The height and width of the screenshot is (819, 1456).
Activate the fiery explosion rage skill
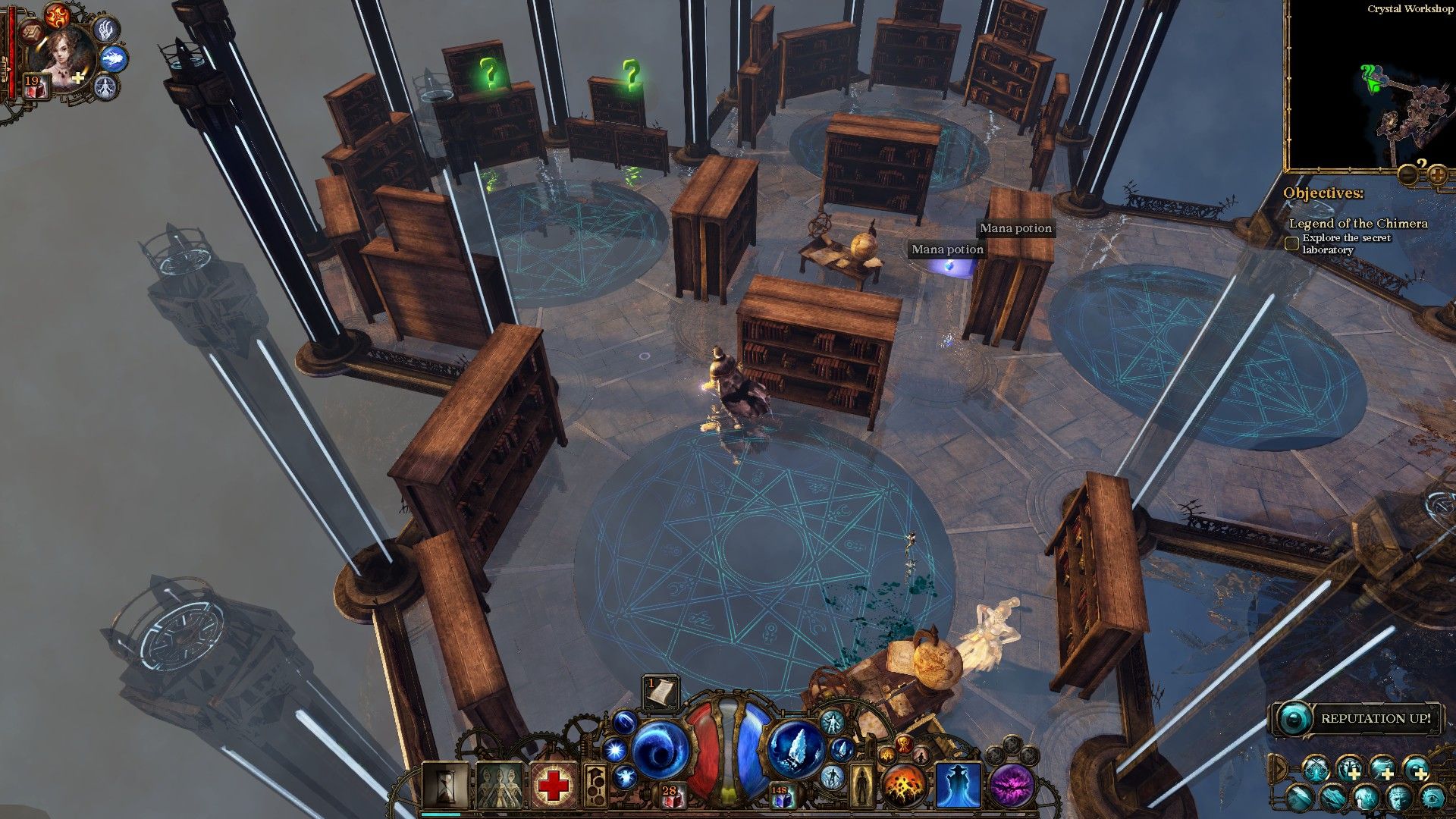click(904, 786)
